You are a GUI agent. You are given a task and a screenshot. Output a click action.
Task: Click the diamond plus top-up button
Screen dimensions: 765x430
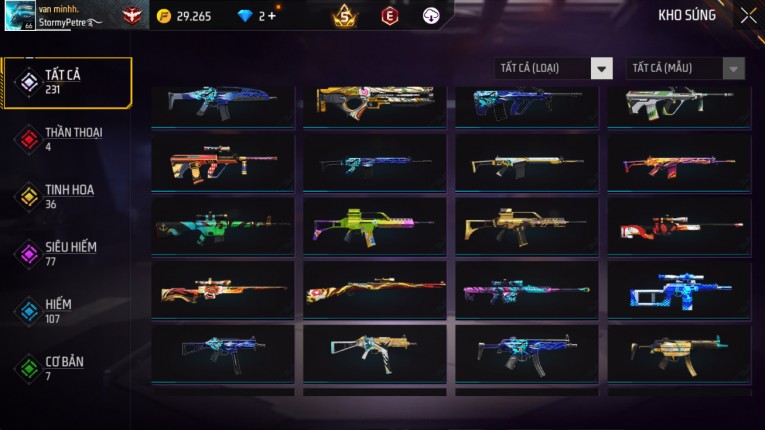pos(273,16)
